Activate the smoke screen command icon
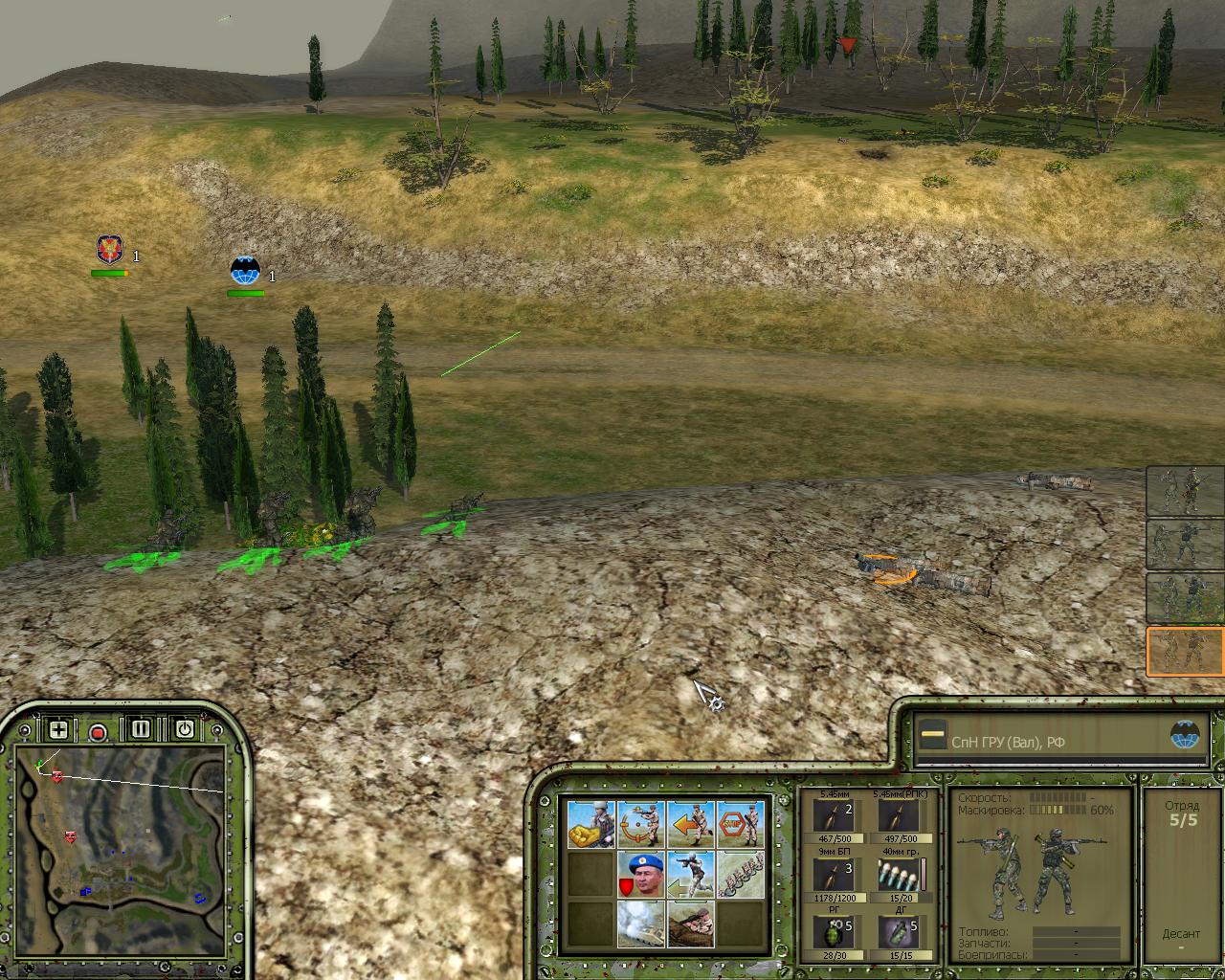This screenshot has height=980, width=1225. 640,924
